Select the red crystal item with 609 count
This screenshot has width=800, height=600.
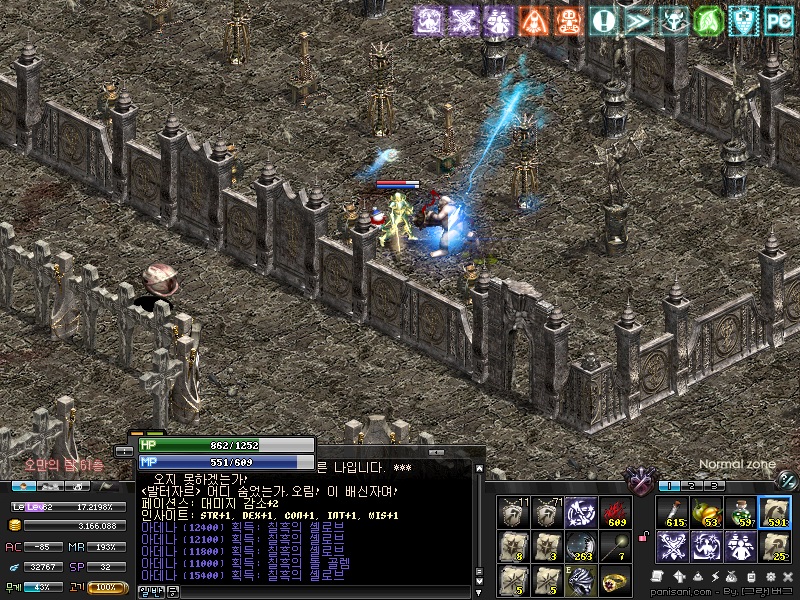[x=614, y=512]
